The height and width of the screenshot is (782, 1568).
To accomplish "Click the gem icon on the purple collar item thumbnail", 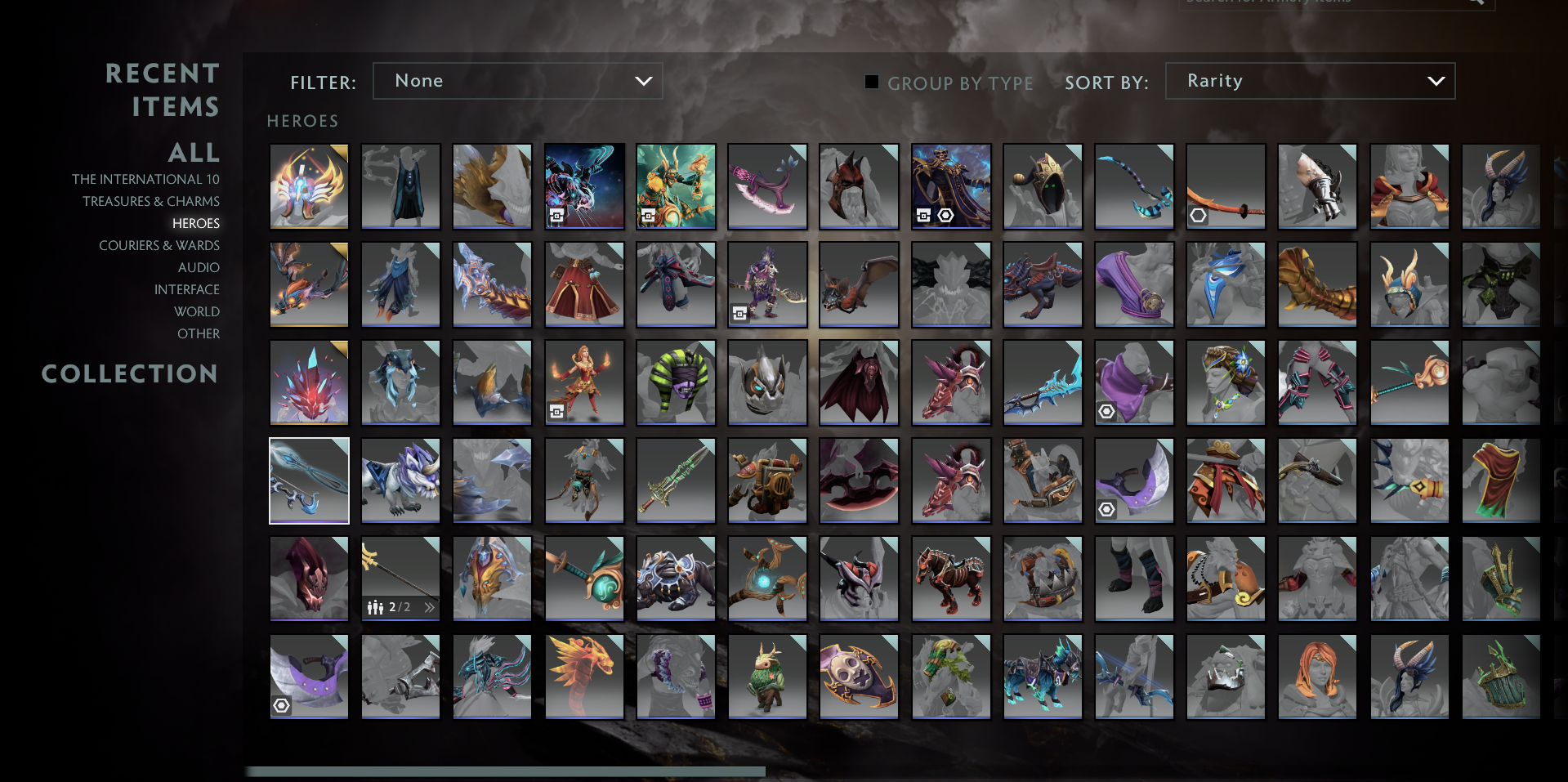I will coord(283,706).
